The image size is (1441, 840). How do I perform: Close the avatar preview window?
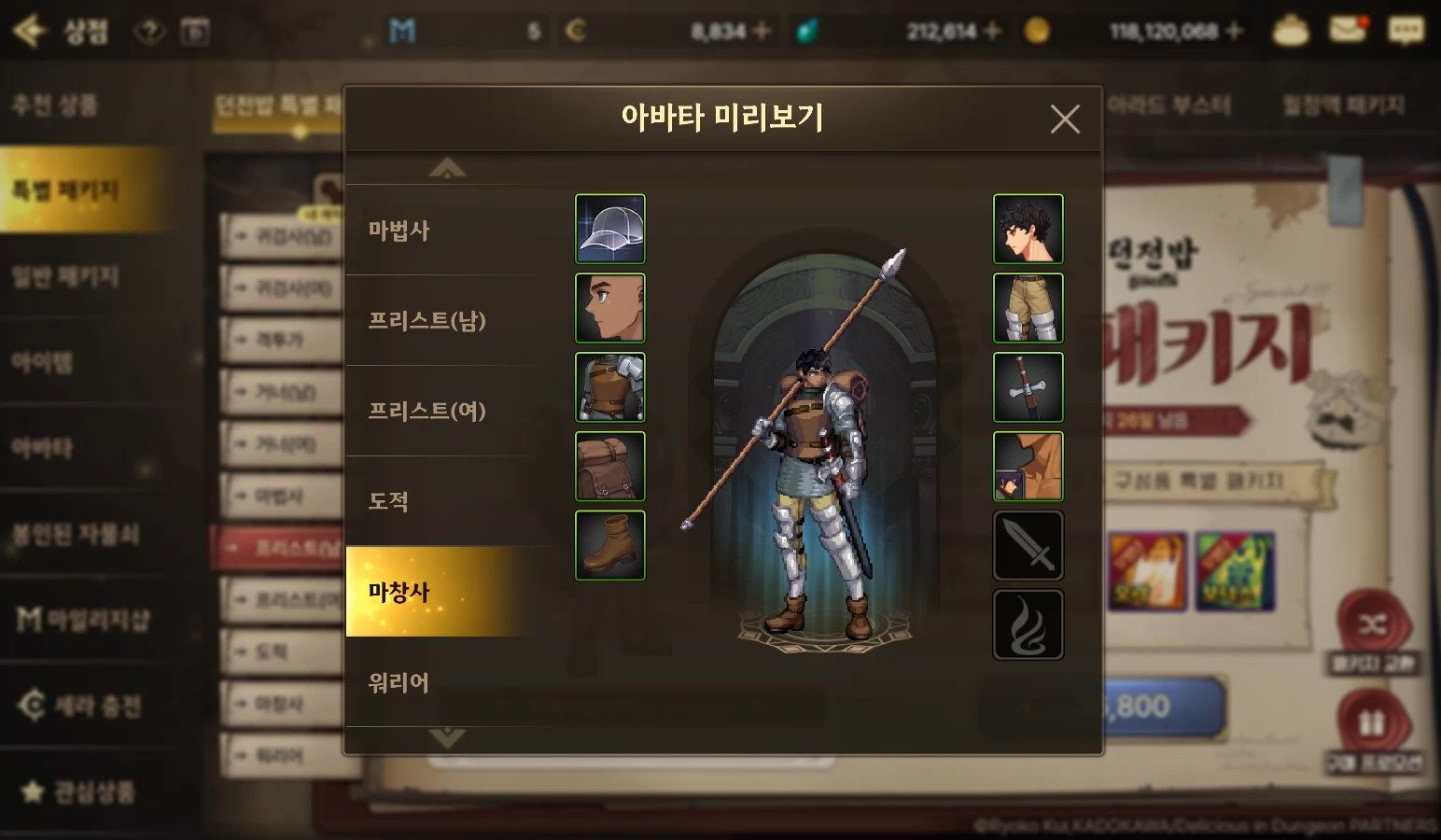[x=1064, y=119]
